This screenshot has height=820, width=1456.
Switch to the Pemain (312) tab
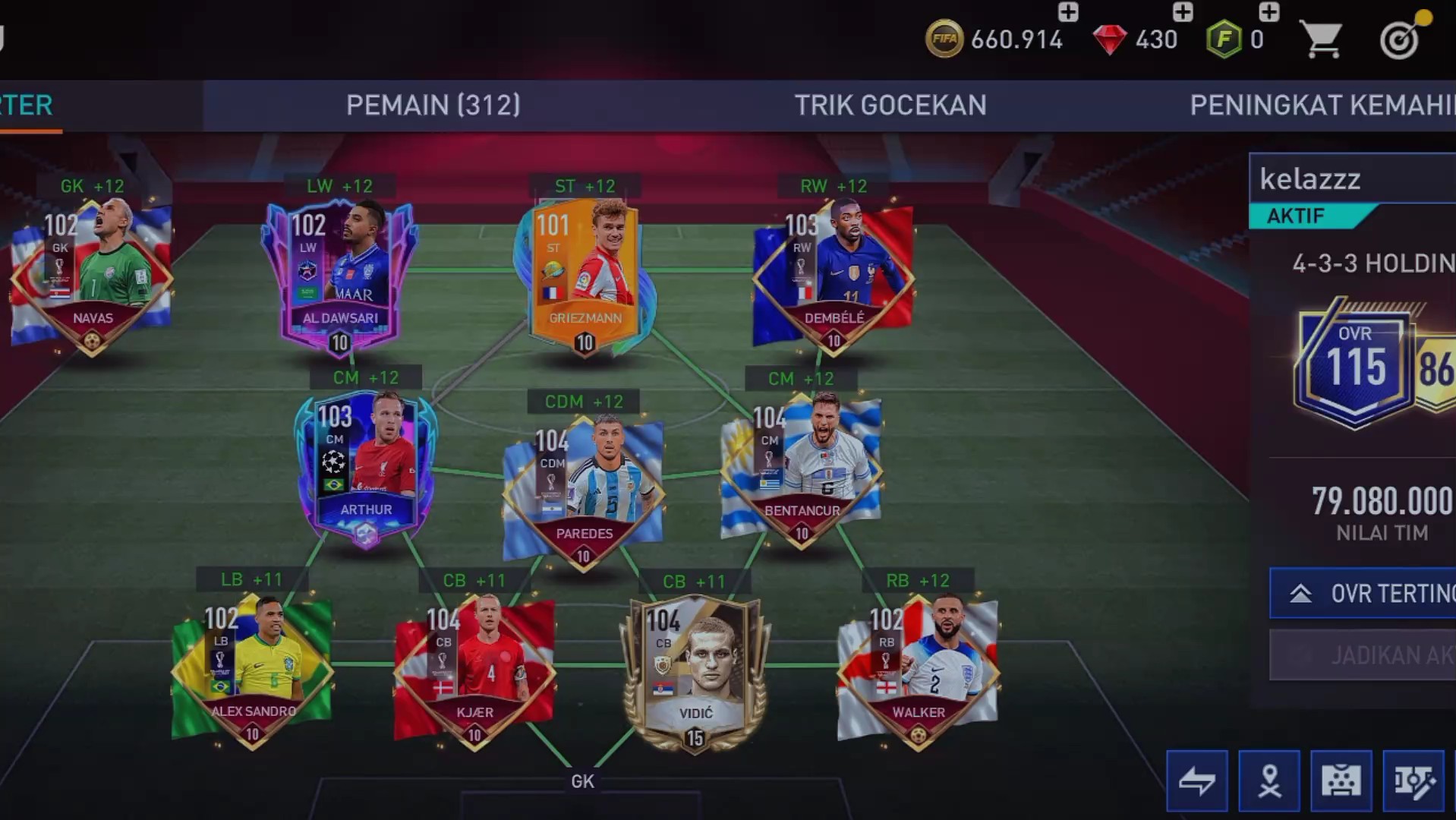coord(433,105)
